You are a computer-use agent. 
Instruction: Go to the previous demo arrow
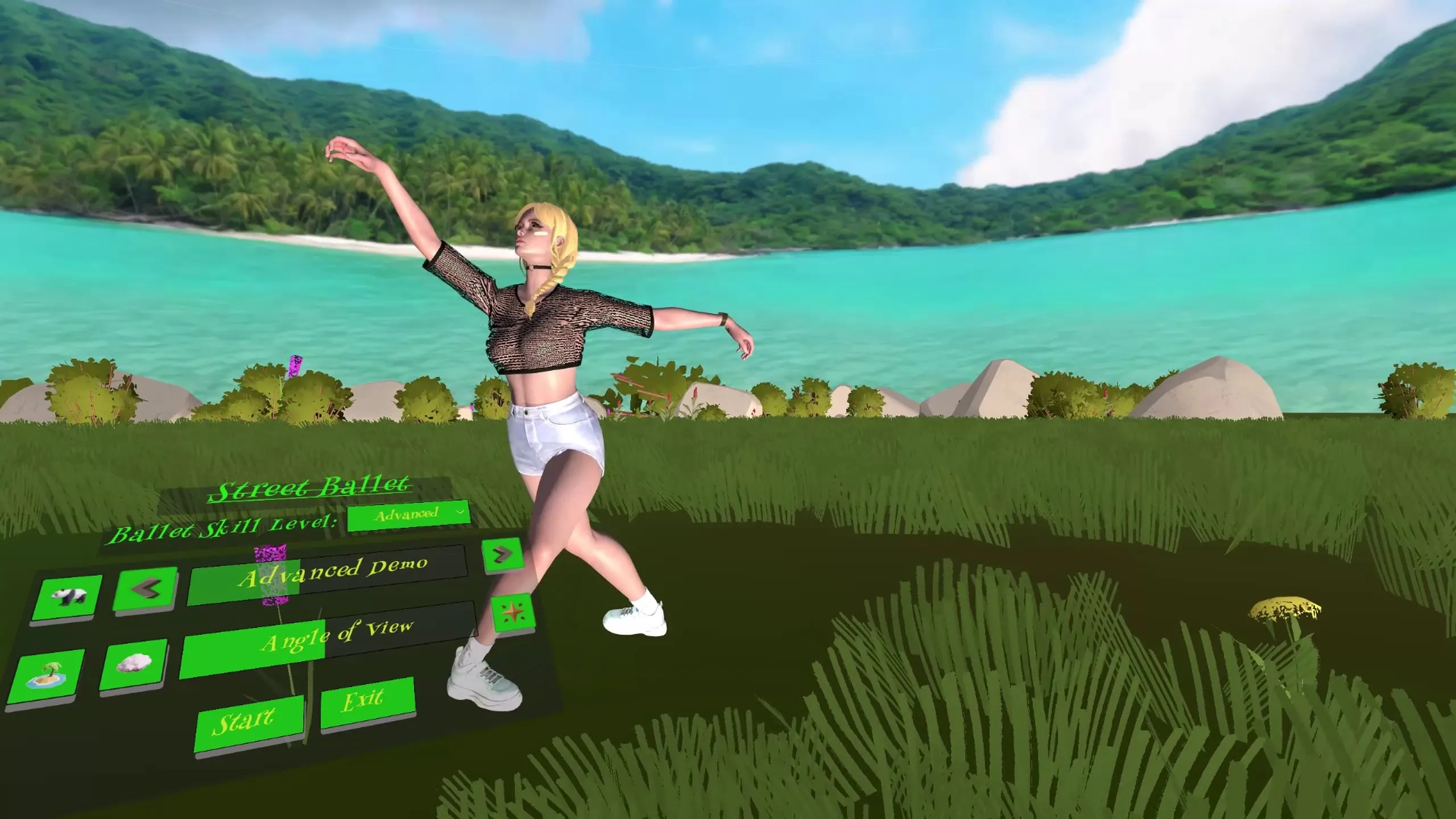[145, 588]
